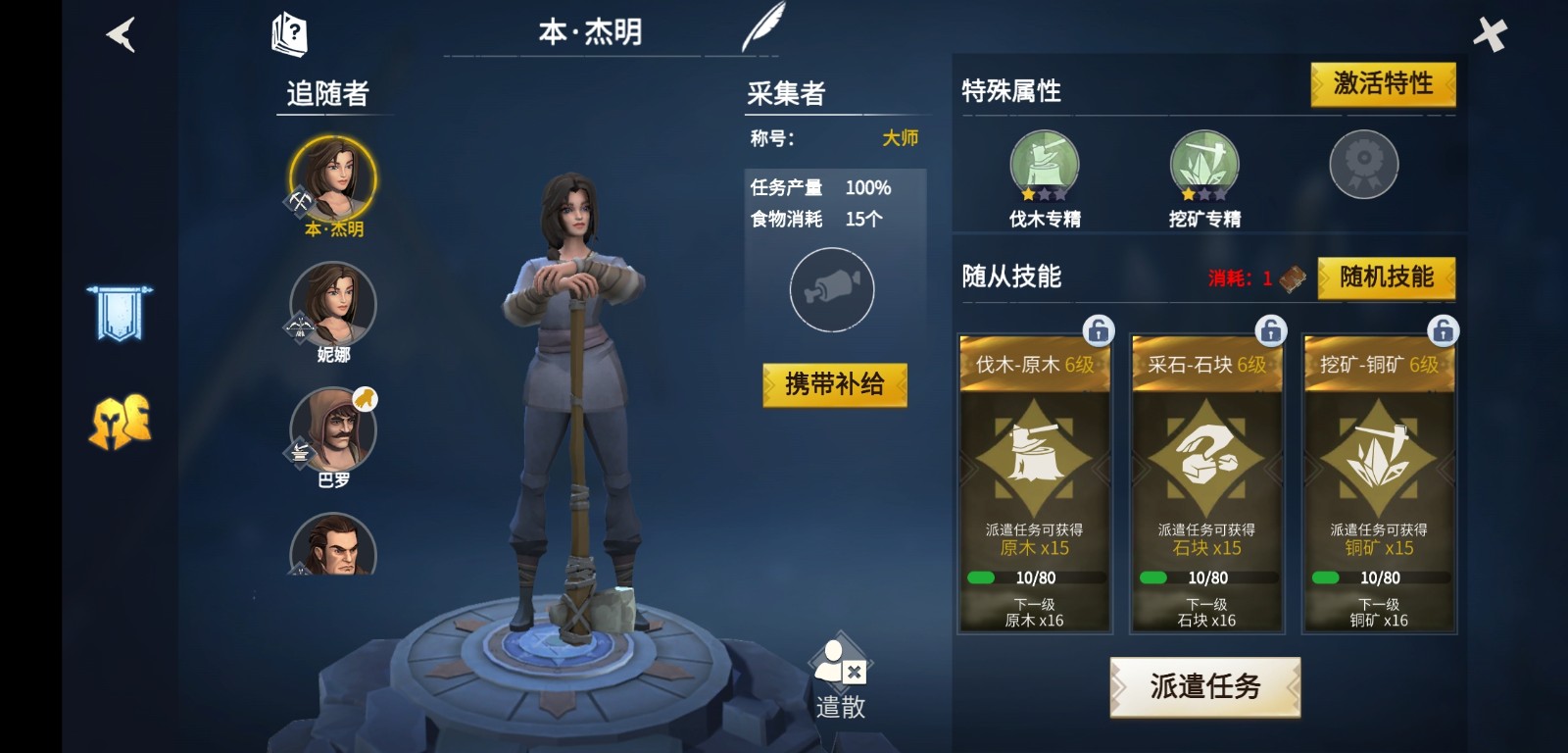Tap the empty food supply slot
This screenshot has width=1568, height=753.
[x=832, y=289]
